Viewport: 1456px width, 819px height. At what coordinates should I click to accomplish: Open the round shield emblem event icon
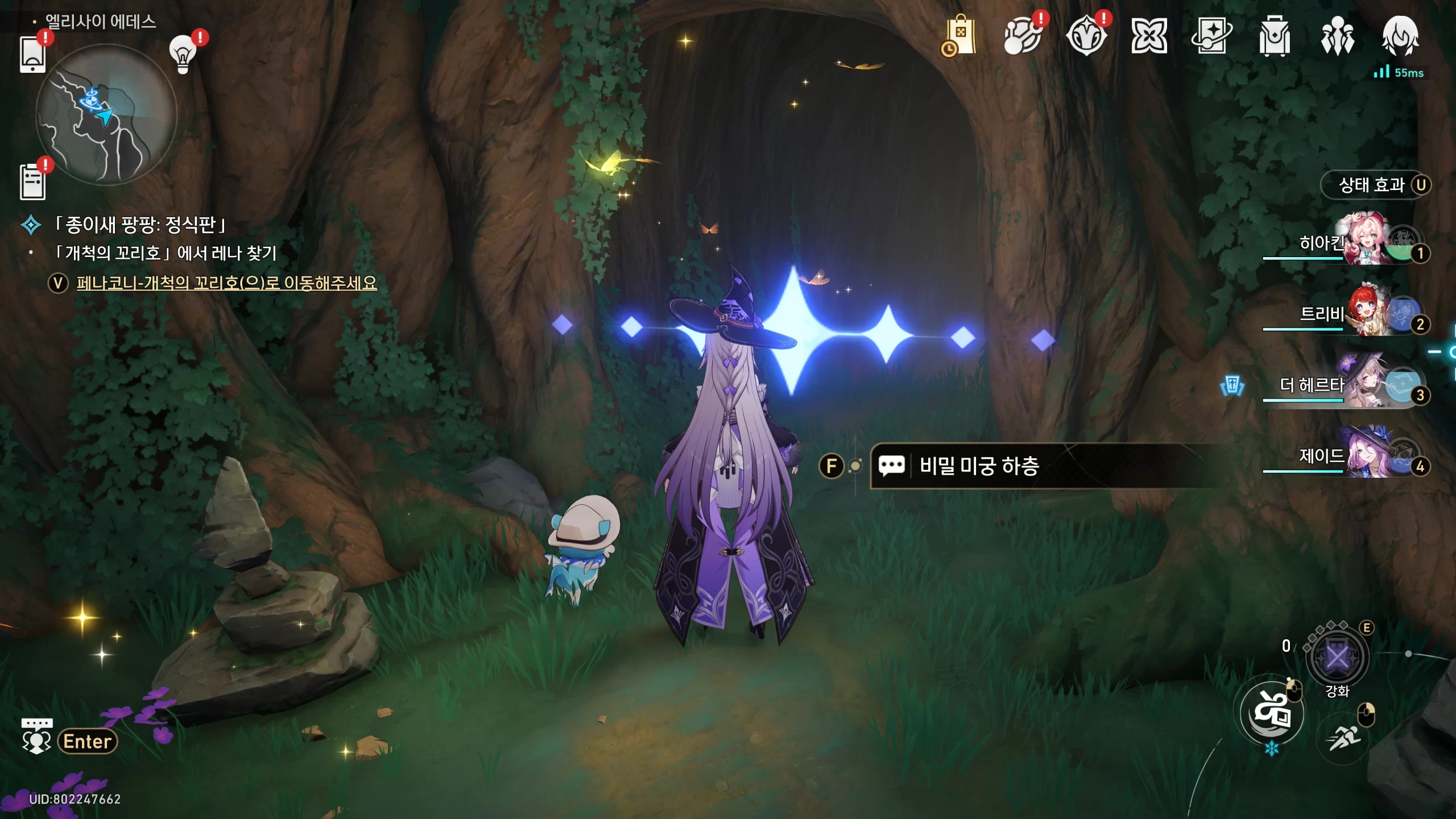point(1086,36)
